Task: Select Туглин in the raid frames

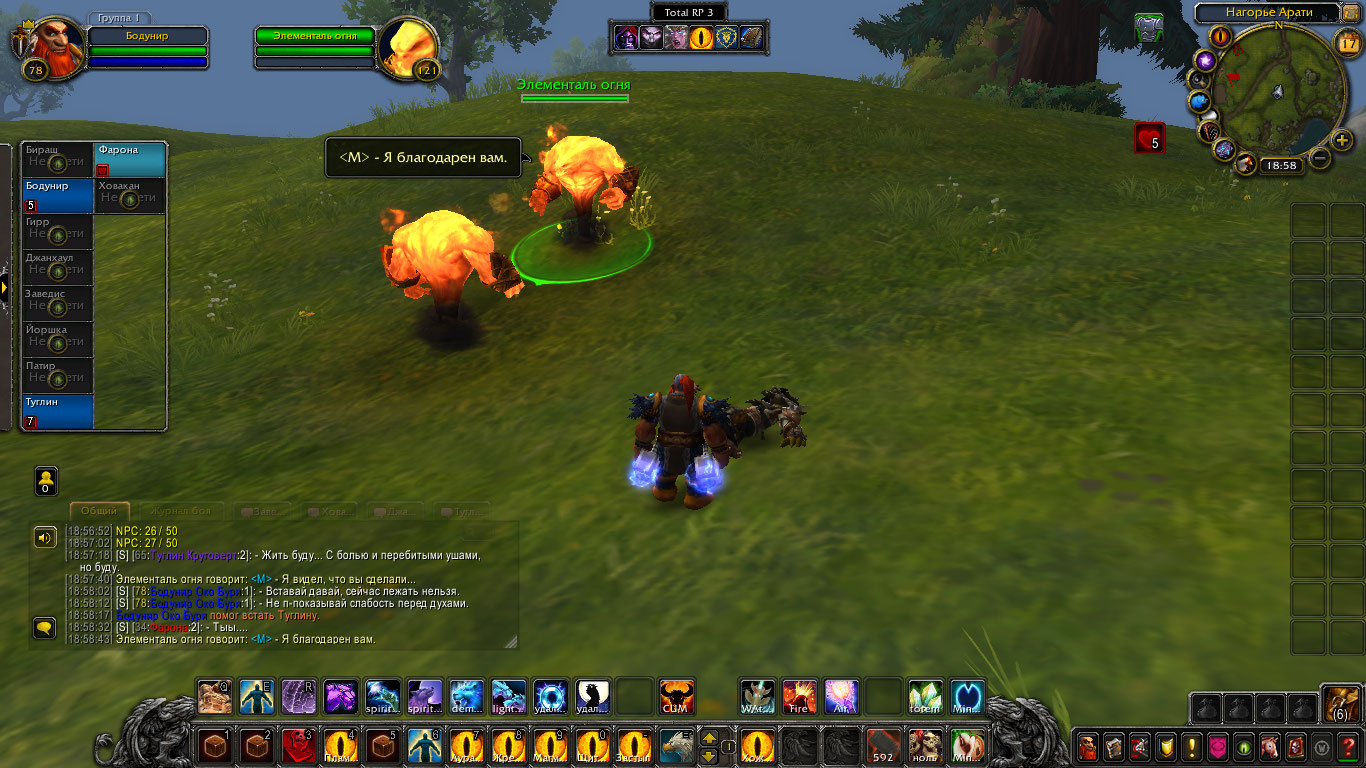Action: pos(58,412)
